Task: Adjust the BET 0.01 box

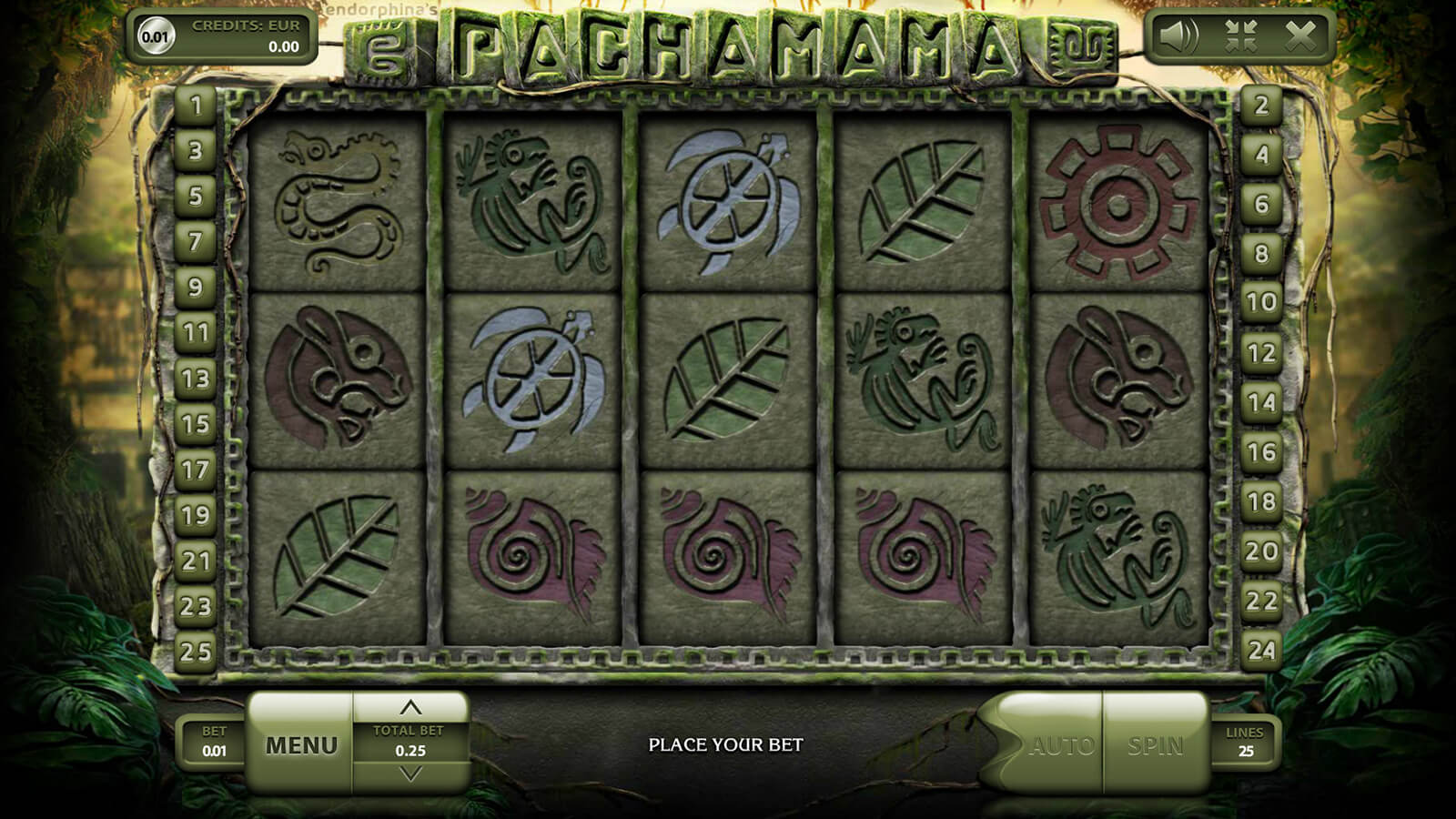Action: click(214, 742)
